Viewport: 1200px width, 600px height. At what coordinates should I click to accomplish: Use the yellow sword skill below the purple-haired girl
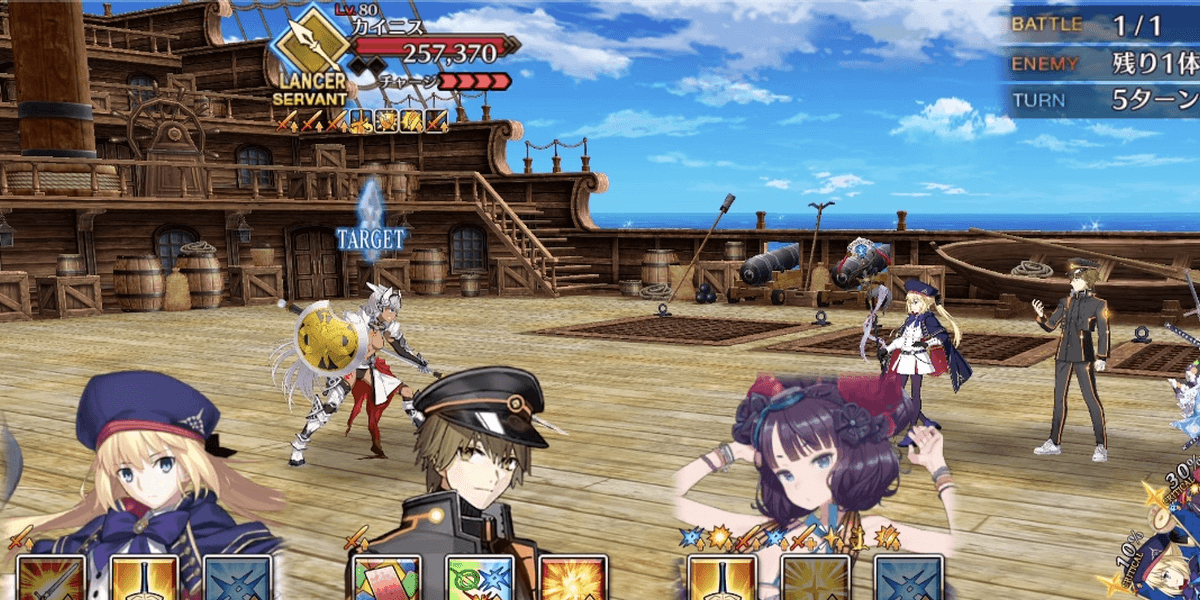click(x=722, y=580)
